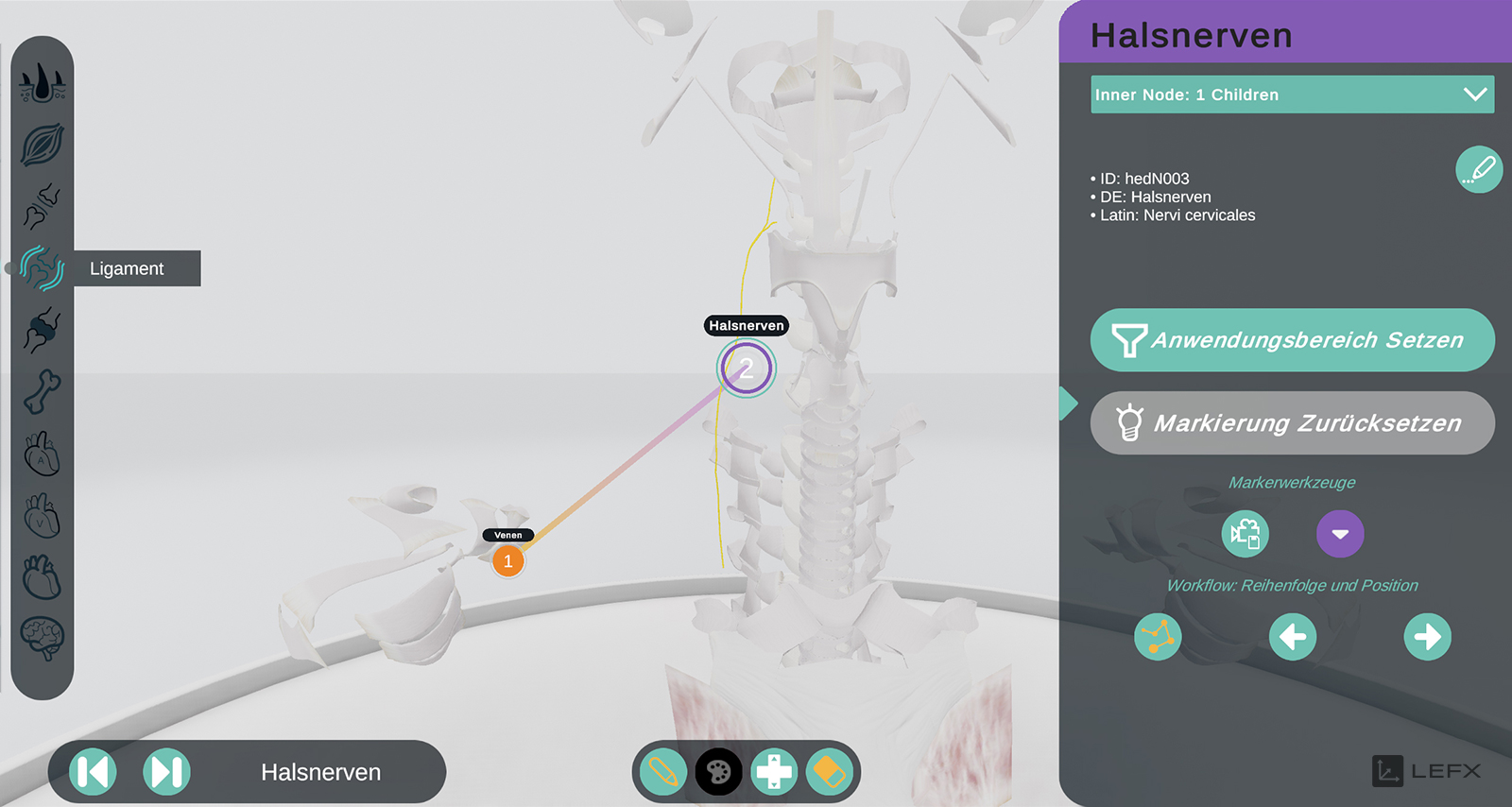Screen dimensions: 1512x807
Task: Advance workflow order with right arrow
Action: click(1427, 636)
